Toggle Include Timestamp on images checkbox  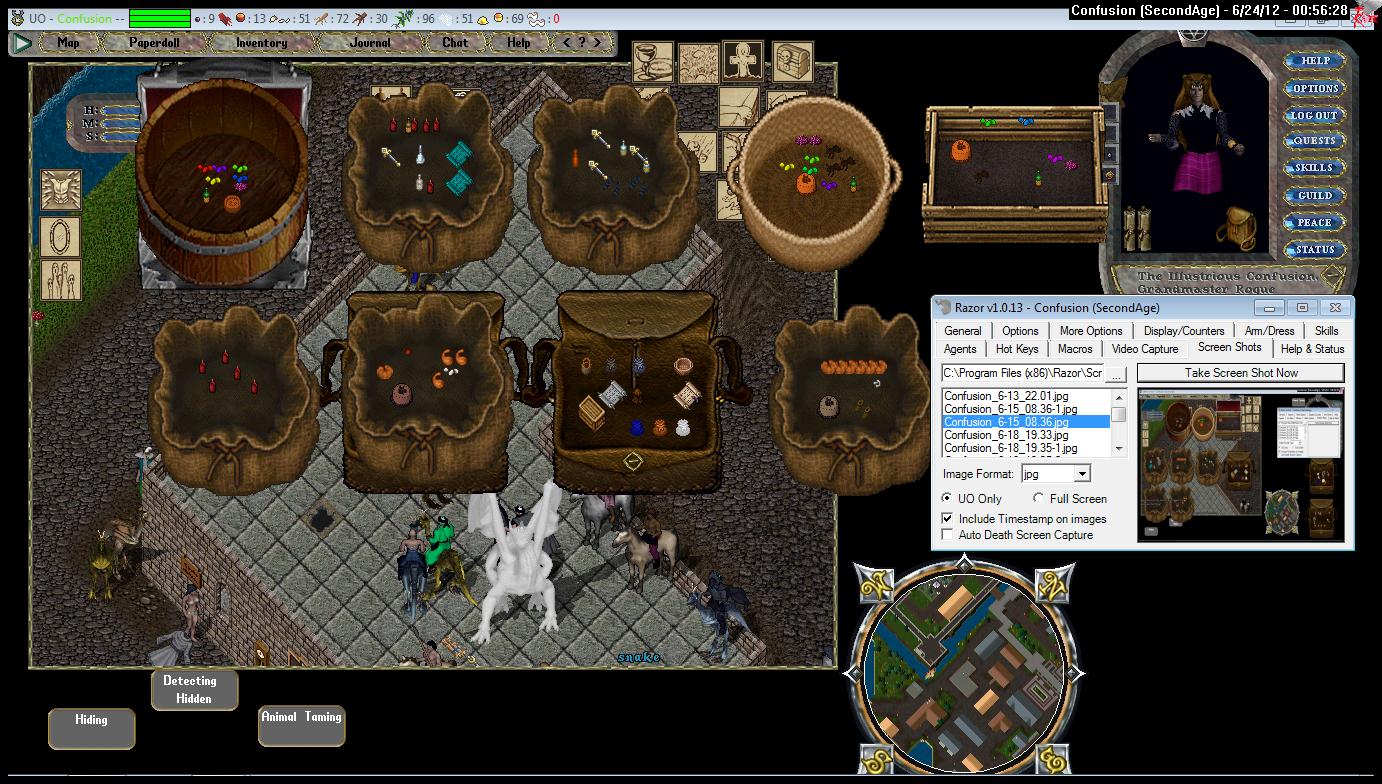tap(948, 519)
